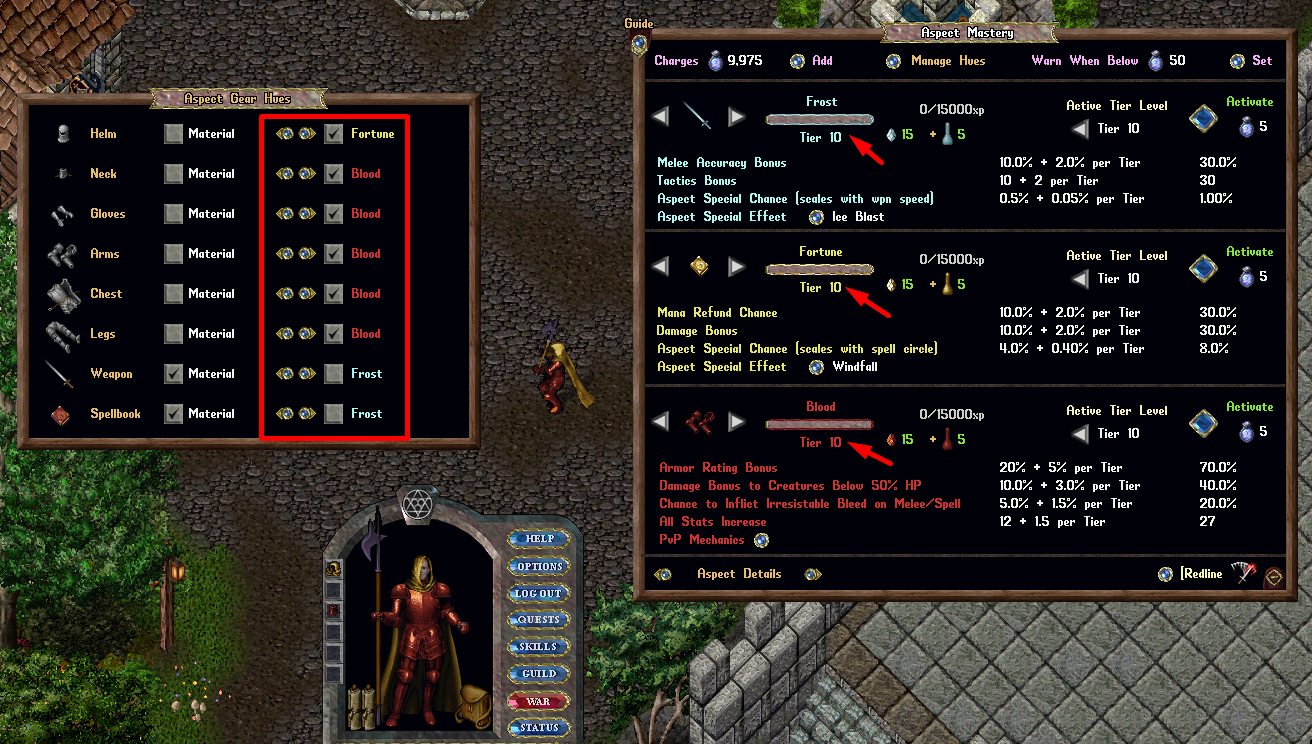Click the Spellbook icon in the gear list
The image size is (1312, 744).
tap(61, 413)
